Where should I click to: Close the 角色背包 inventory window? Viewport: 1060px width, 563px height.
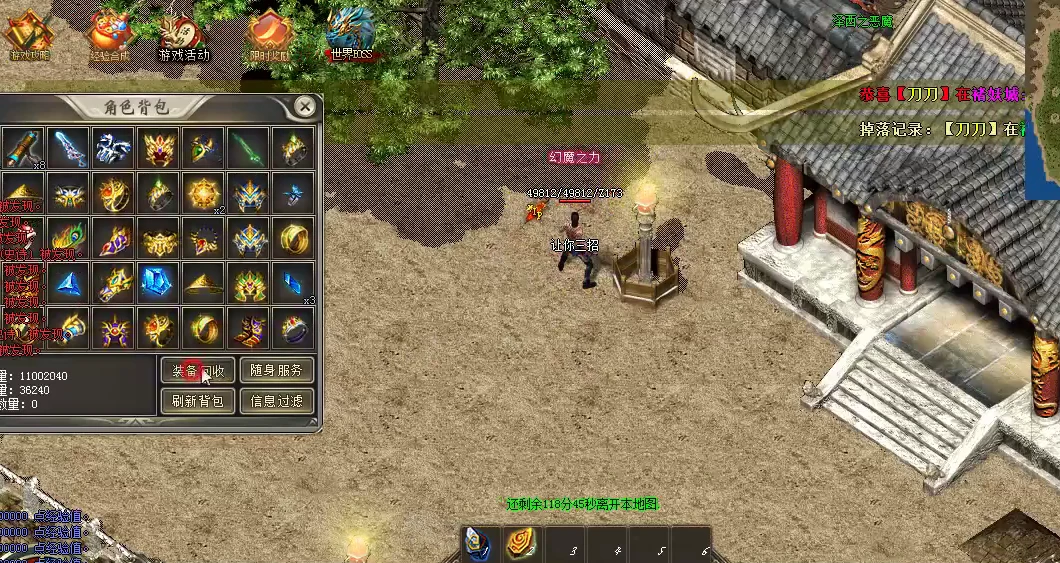coord(306,106)
